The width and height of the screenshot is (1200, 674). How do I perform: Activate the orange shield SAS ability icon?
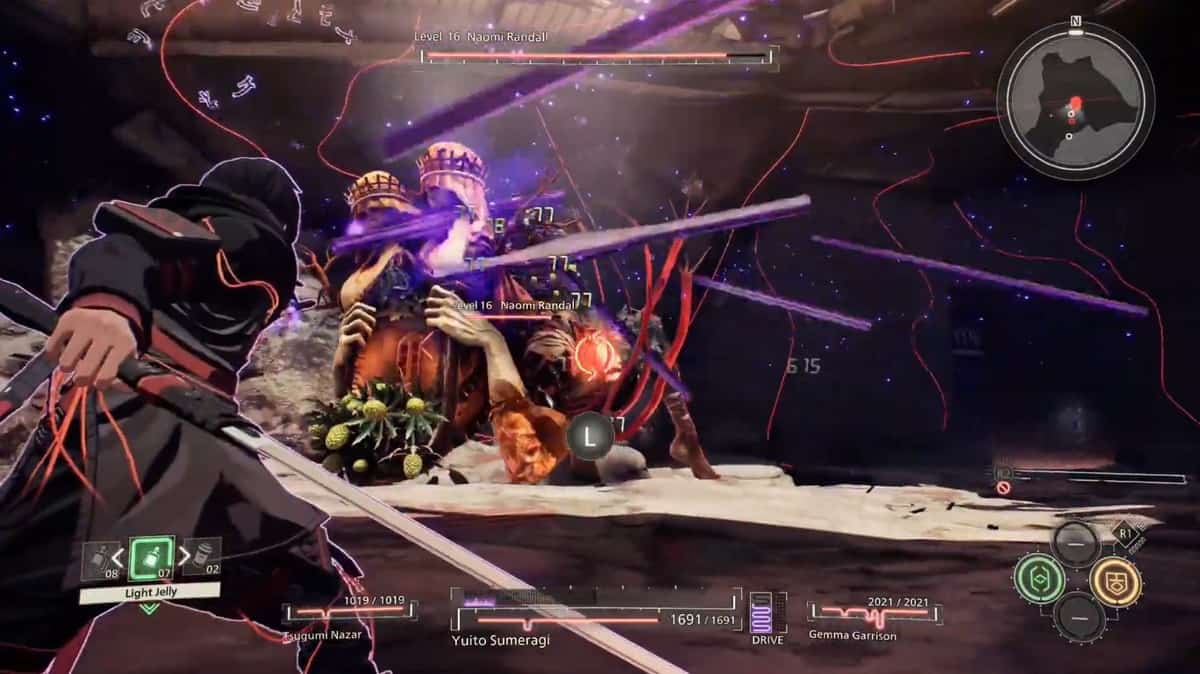coord(1115,581)
